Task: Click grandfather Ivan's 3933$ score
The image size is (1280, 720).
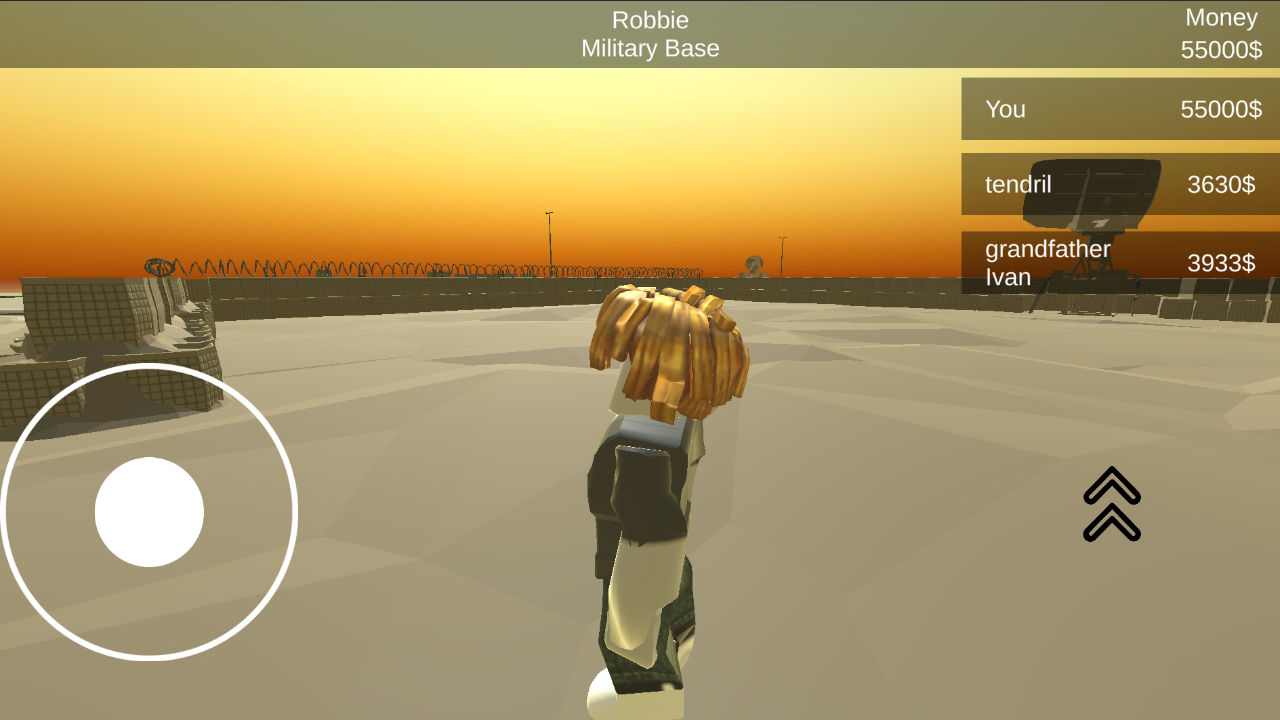Action: pyautogui.click(x=1222, y=263)
